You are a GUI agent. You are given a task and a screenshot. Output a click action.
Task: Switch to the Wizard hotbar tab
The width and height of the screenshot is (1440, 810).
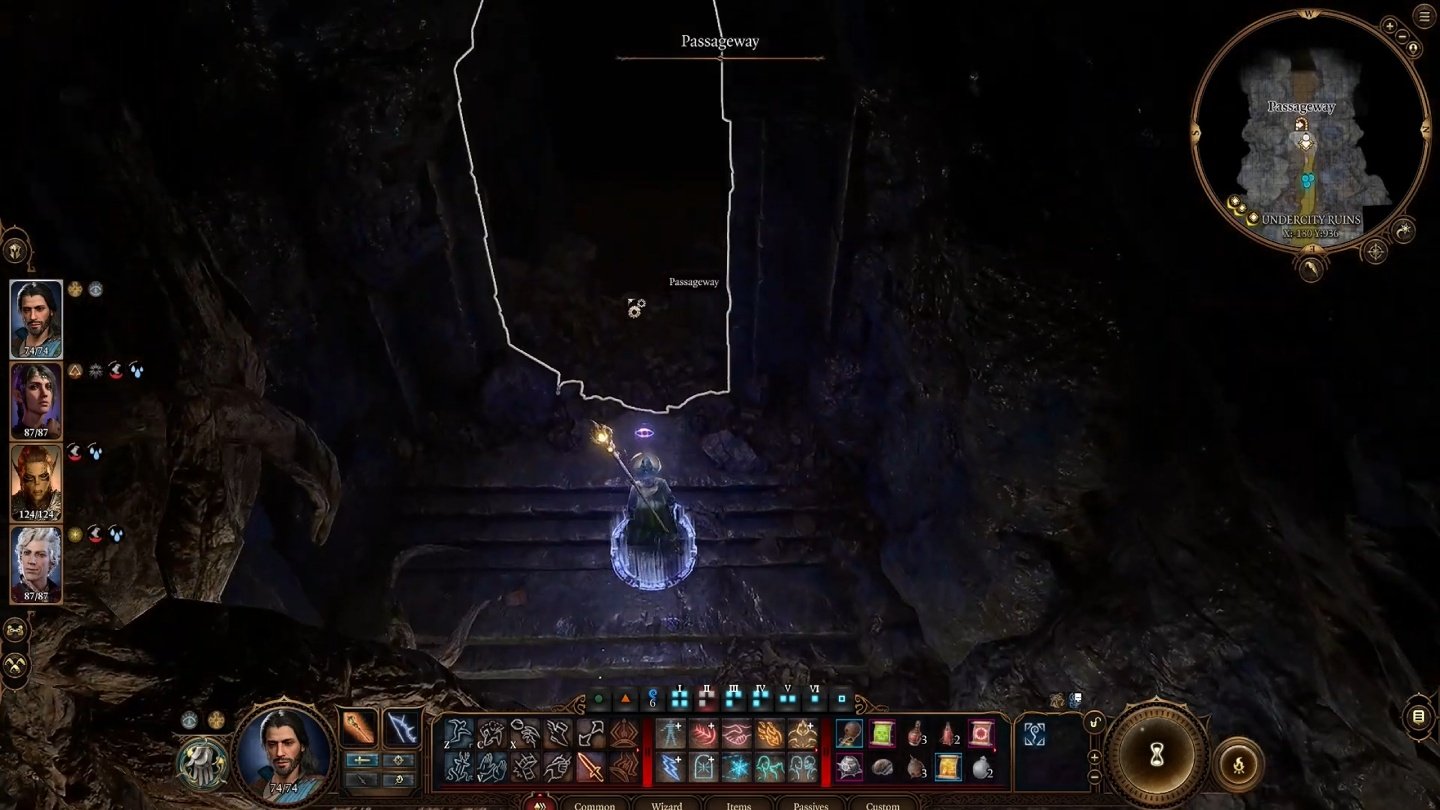(x=667, y=804)
